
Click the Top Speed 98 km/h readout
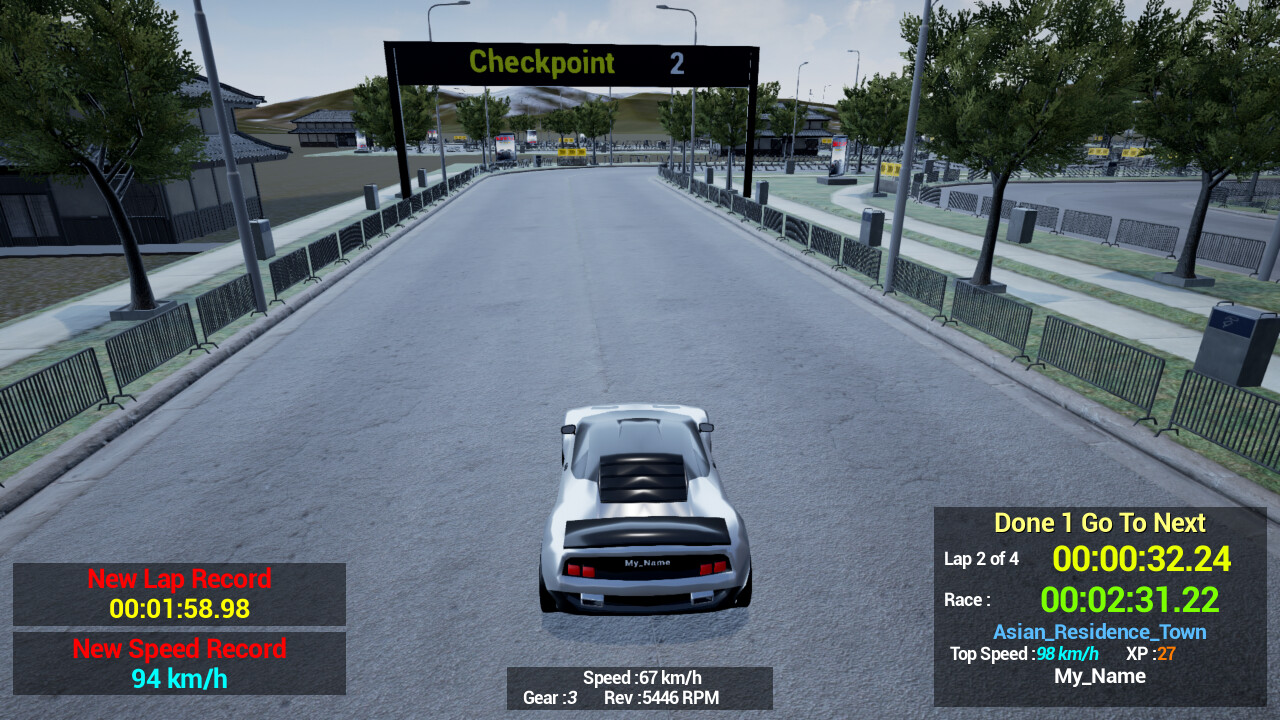click(1022, 654)
